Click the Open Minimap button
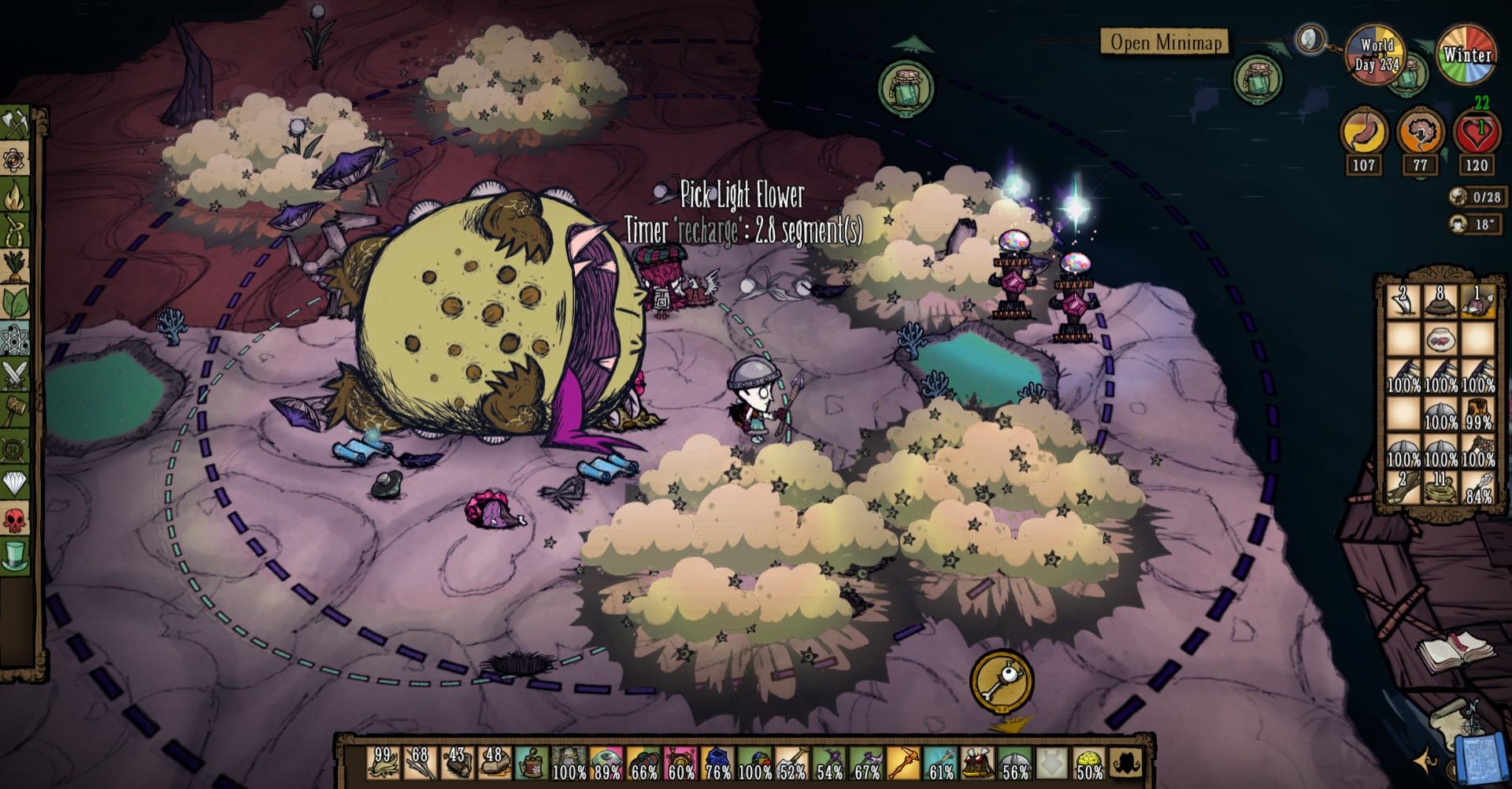Viewport: 1512px width, 789px height. (x=1164, y=42)
